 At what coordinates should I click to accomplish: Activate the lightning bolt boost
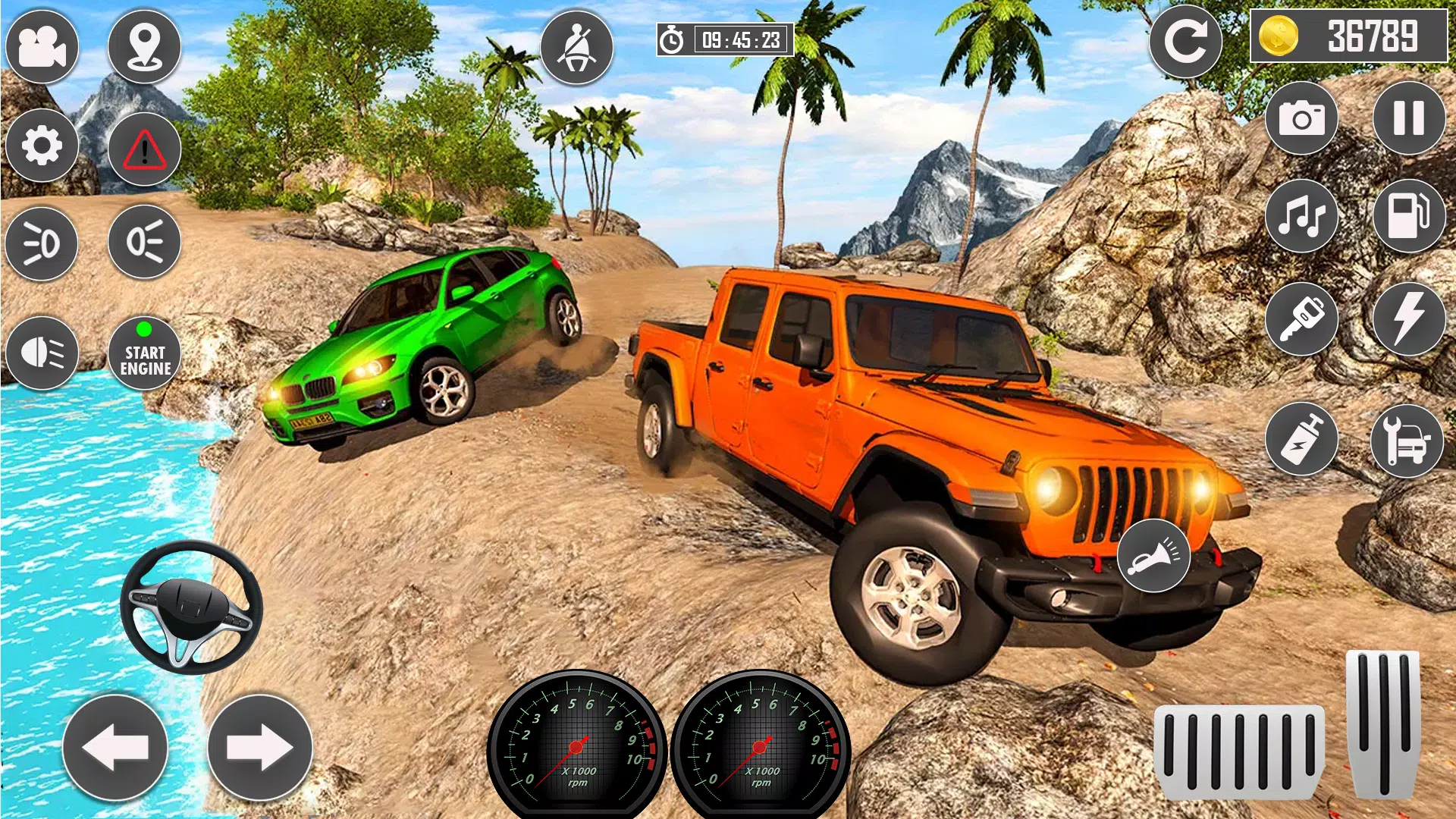1408,318
